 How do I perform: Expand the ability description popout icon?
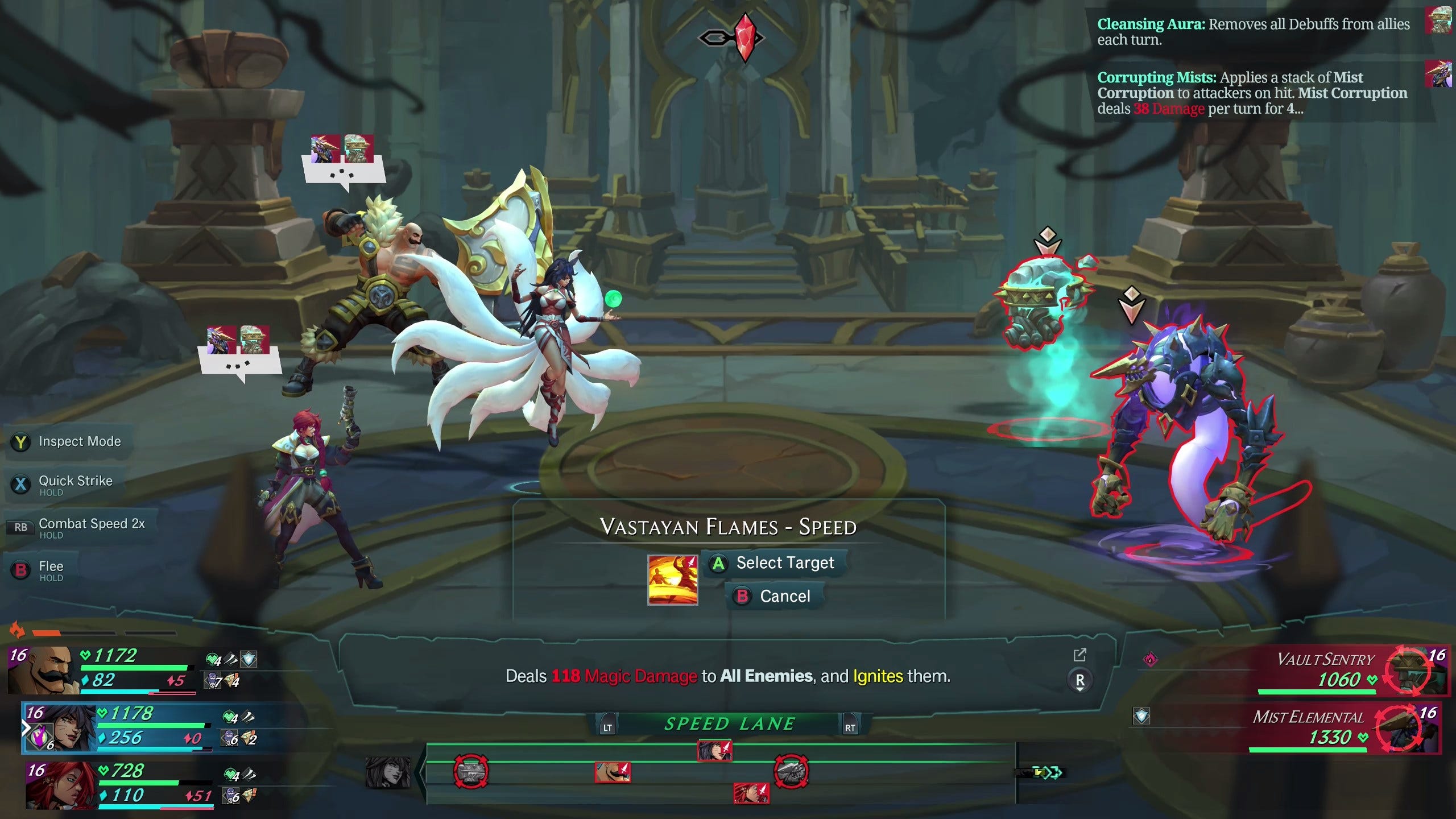1079,655
